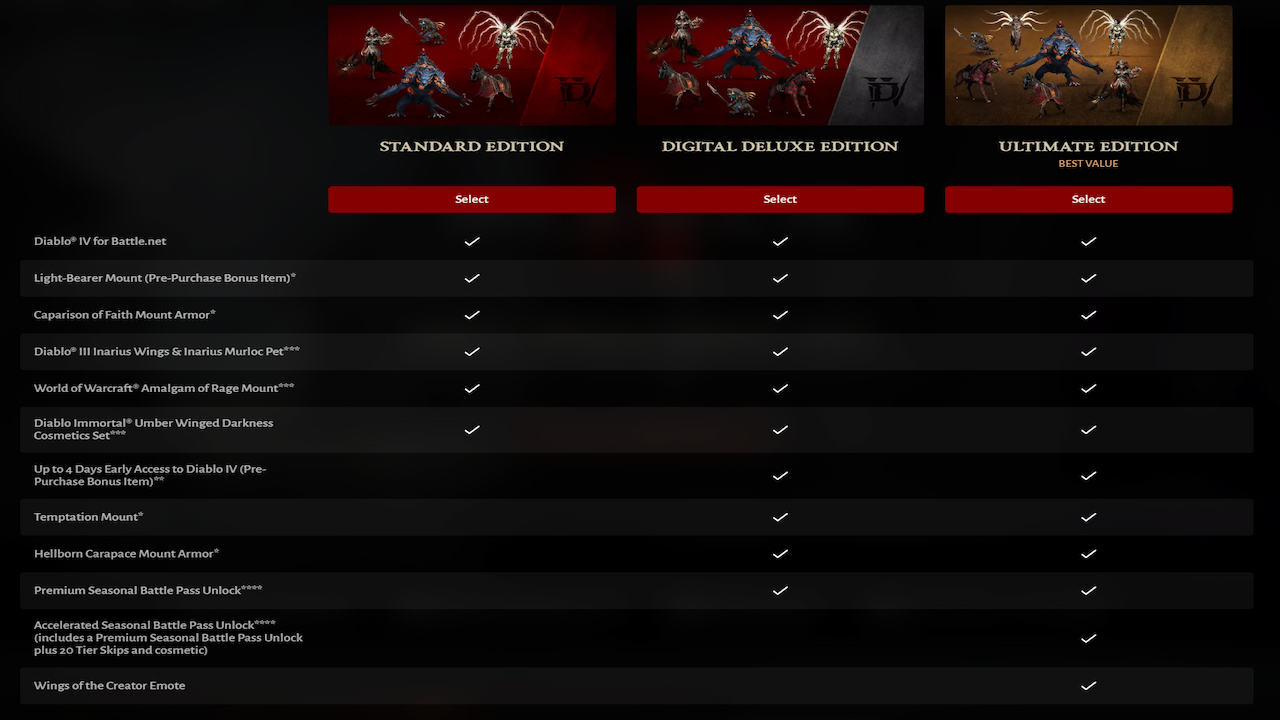Screen dimensions: 1280x720
Task: Click the Standard Edition heading
Action: click(x=471, y=145)
